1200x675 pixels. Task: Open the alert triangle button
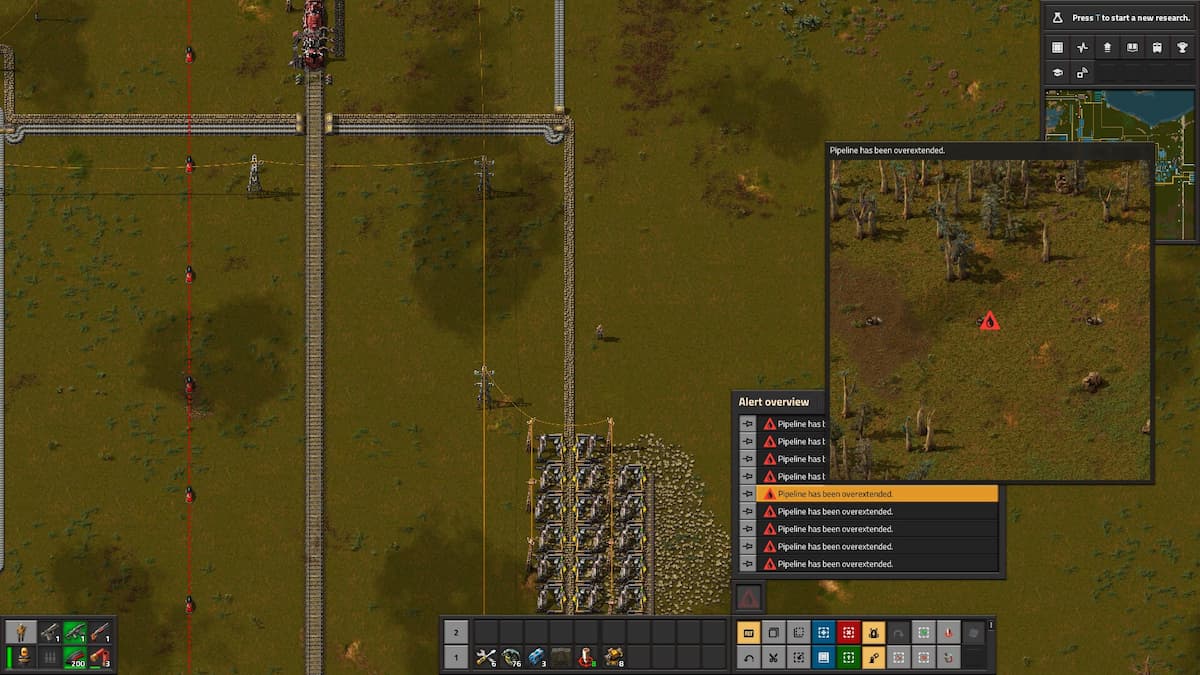(x=748, y=598)
